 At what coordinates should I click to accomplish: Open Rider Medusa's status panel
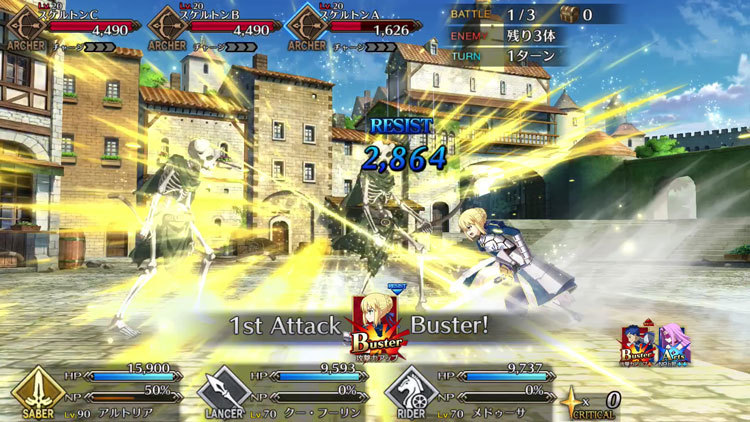pyautogui.click(x=478, y=392)
